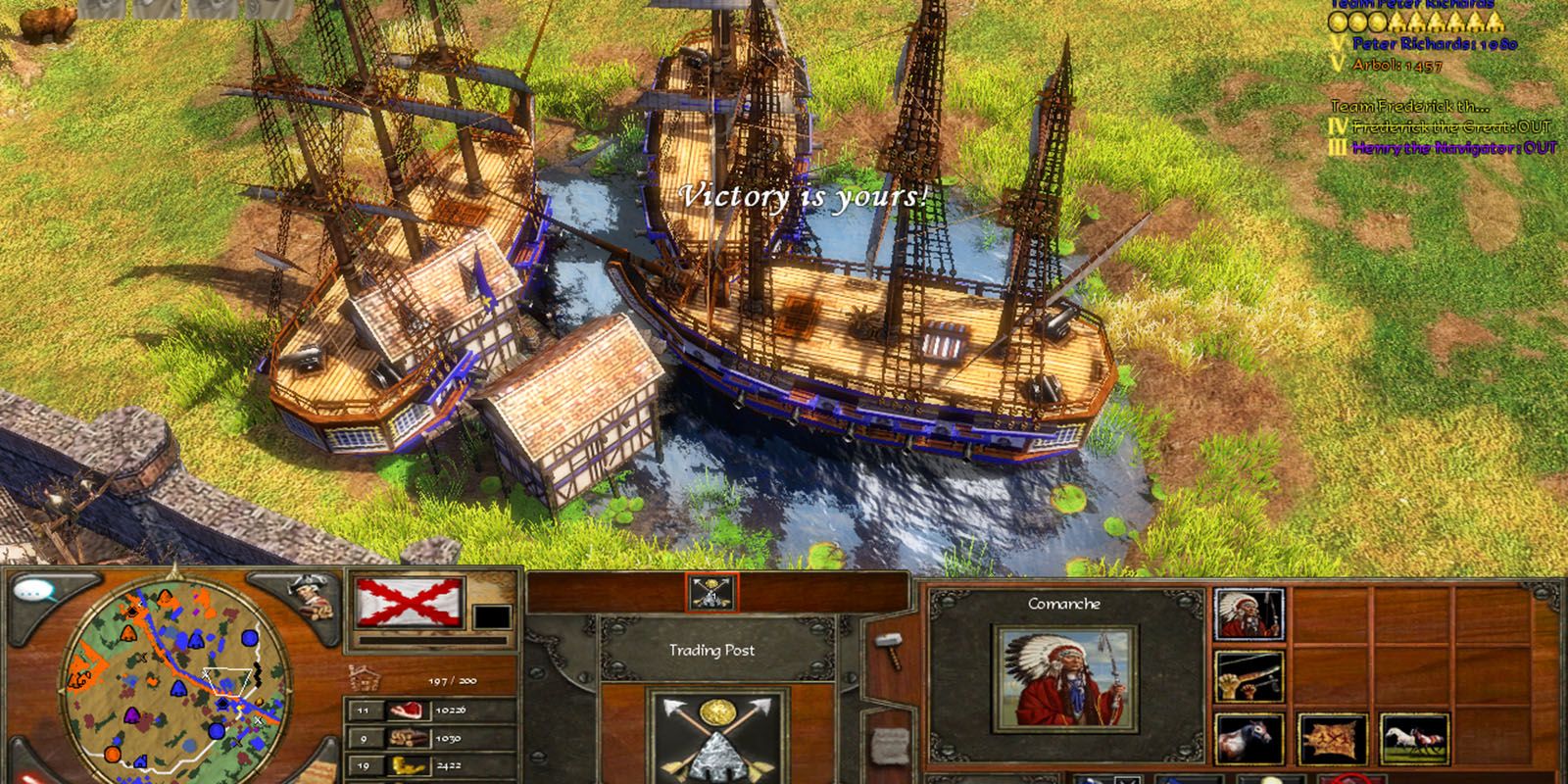
Task: Select Peter Richards in the score list
Action: coord(1435,44)
